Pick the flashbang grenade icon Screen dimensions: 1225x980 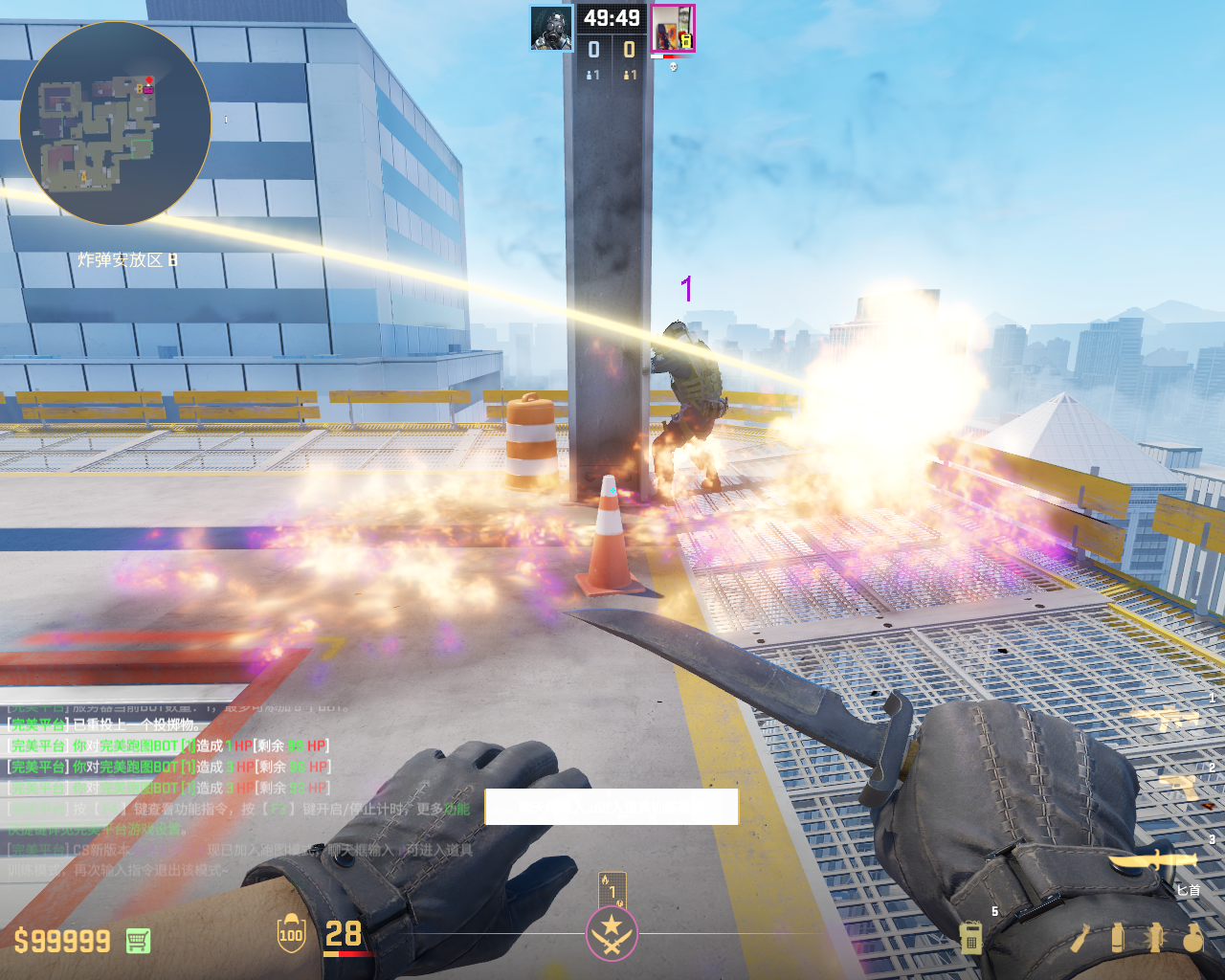(x=1155, y=938)
